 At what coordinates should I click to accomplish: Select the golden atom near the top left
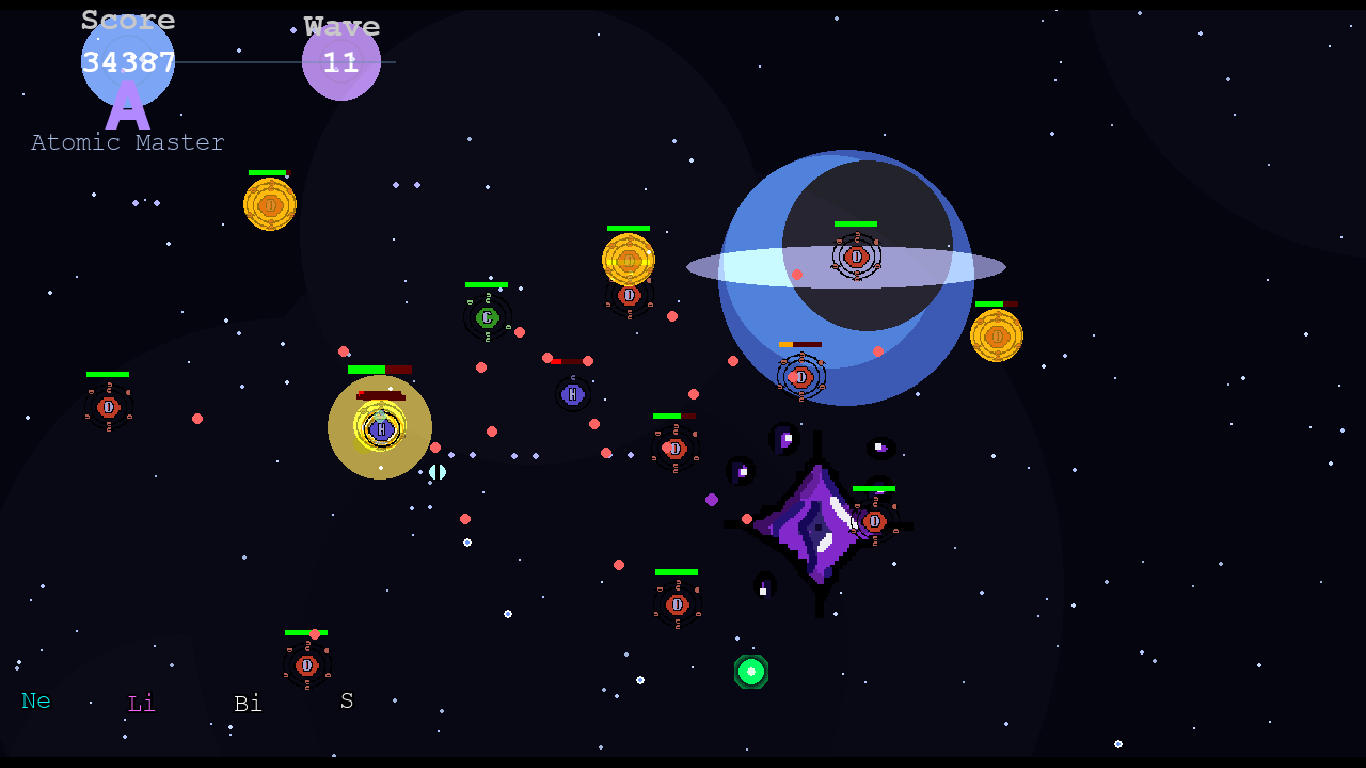point(270,204)
